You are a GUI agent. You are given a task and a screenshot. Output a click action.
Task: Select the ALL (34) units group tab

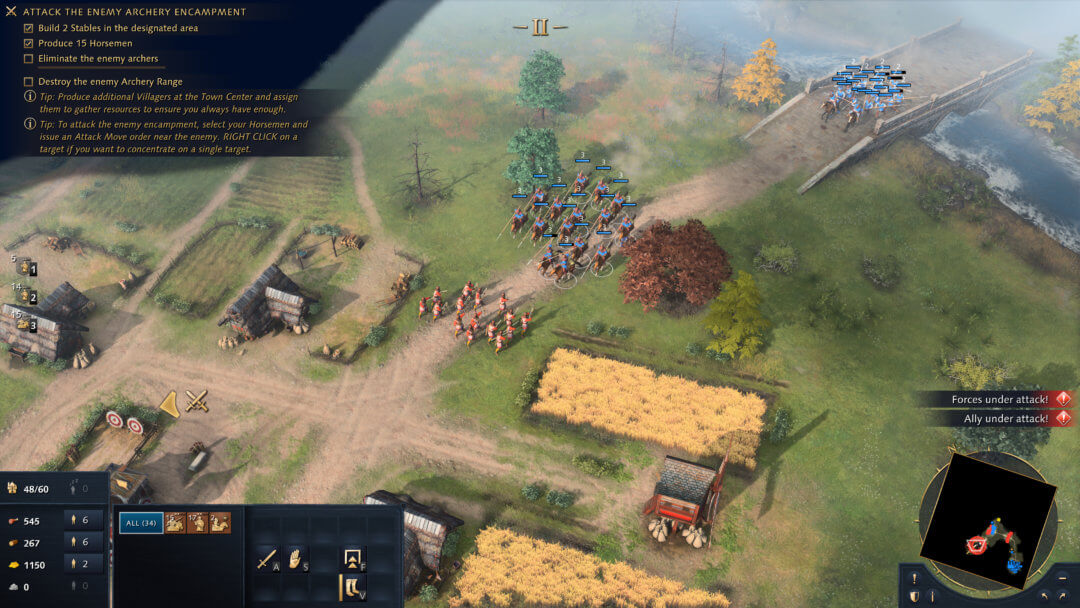[141, 522]
